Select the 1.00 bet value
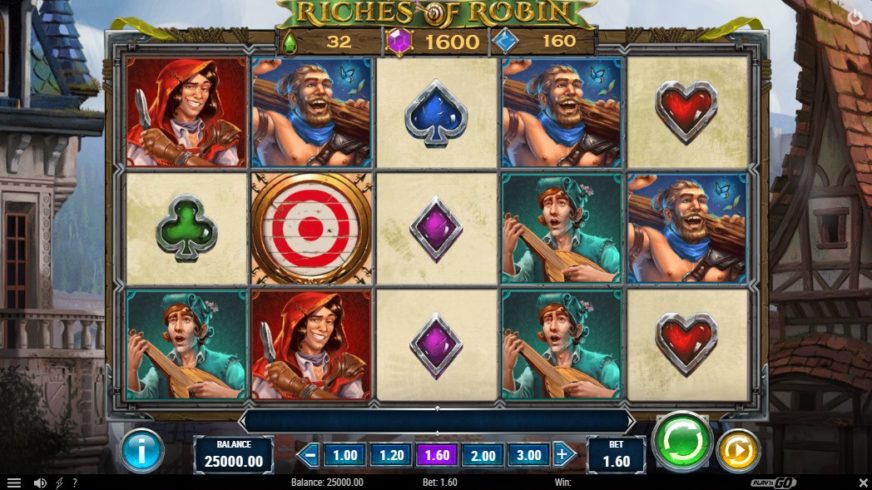The width and height of the screenshot is (872, 490). coord(344,455)
